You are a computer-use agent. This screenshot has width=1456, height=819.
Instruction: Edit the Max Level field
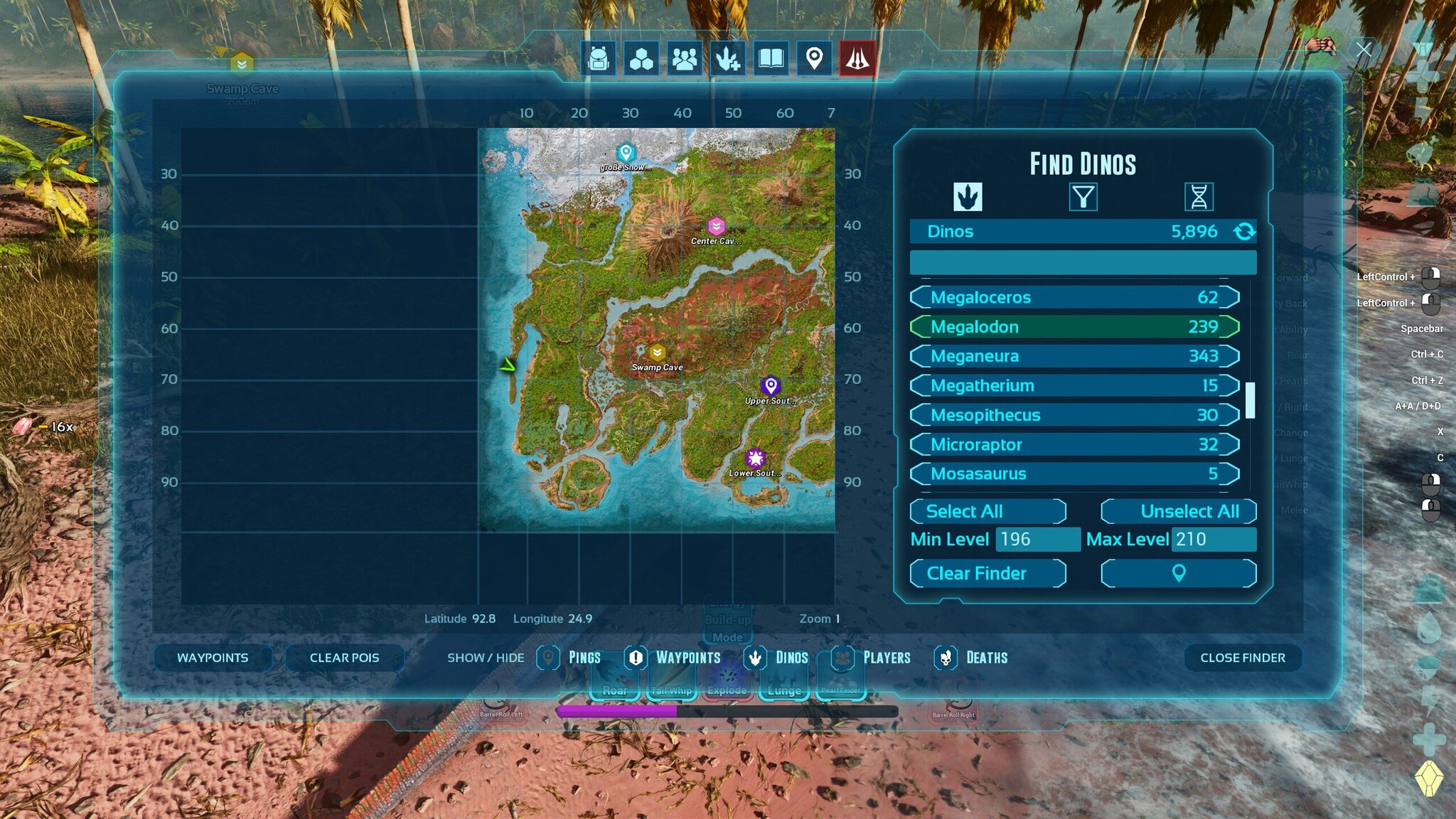(x=1213, y=540)
